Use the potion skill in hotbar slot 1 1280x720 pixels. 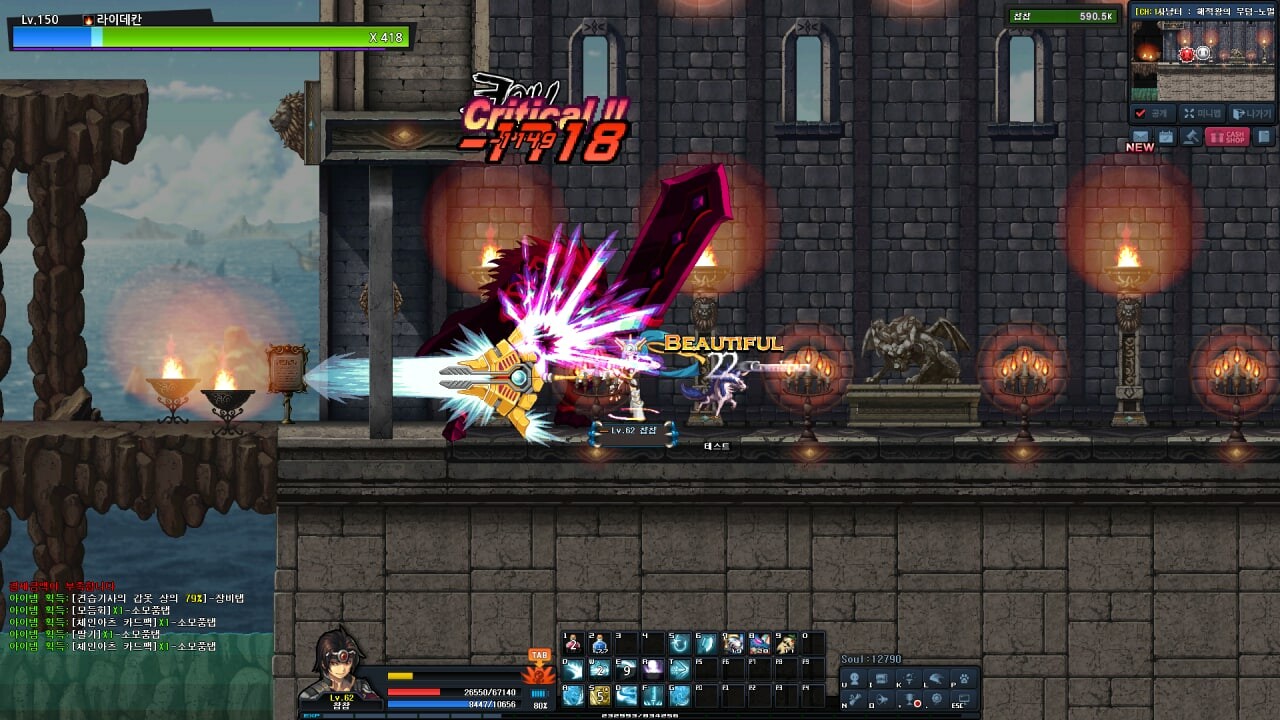click(x=573, y=642)
